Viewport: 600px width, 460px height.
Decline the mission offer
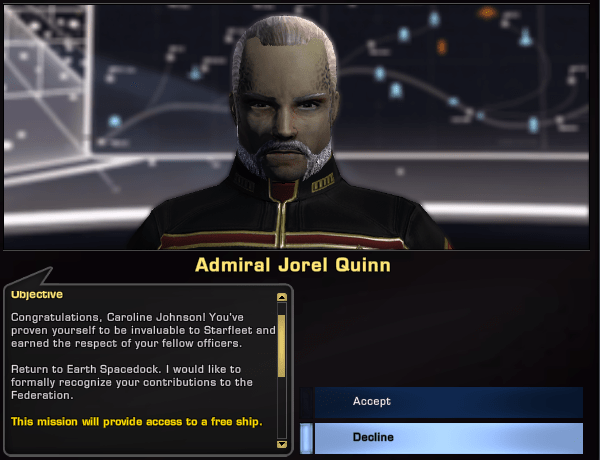pos(448,438)
